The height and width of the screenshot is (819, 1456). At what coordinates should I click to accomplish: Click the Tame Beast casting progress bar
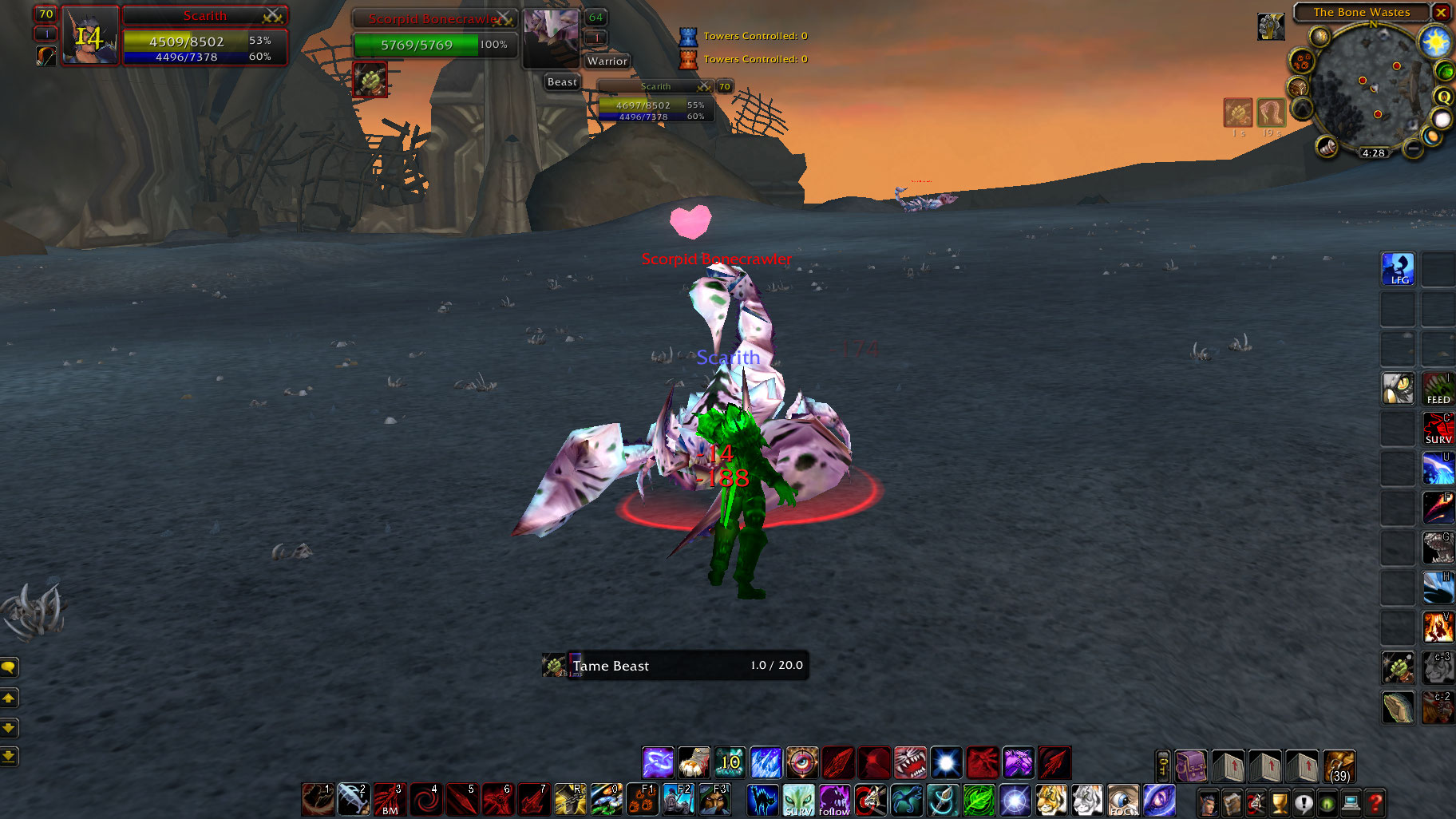click(675, 666)
